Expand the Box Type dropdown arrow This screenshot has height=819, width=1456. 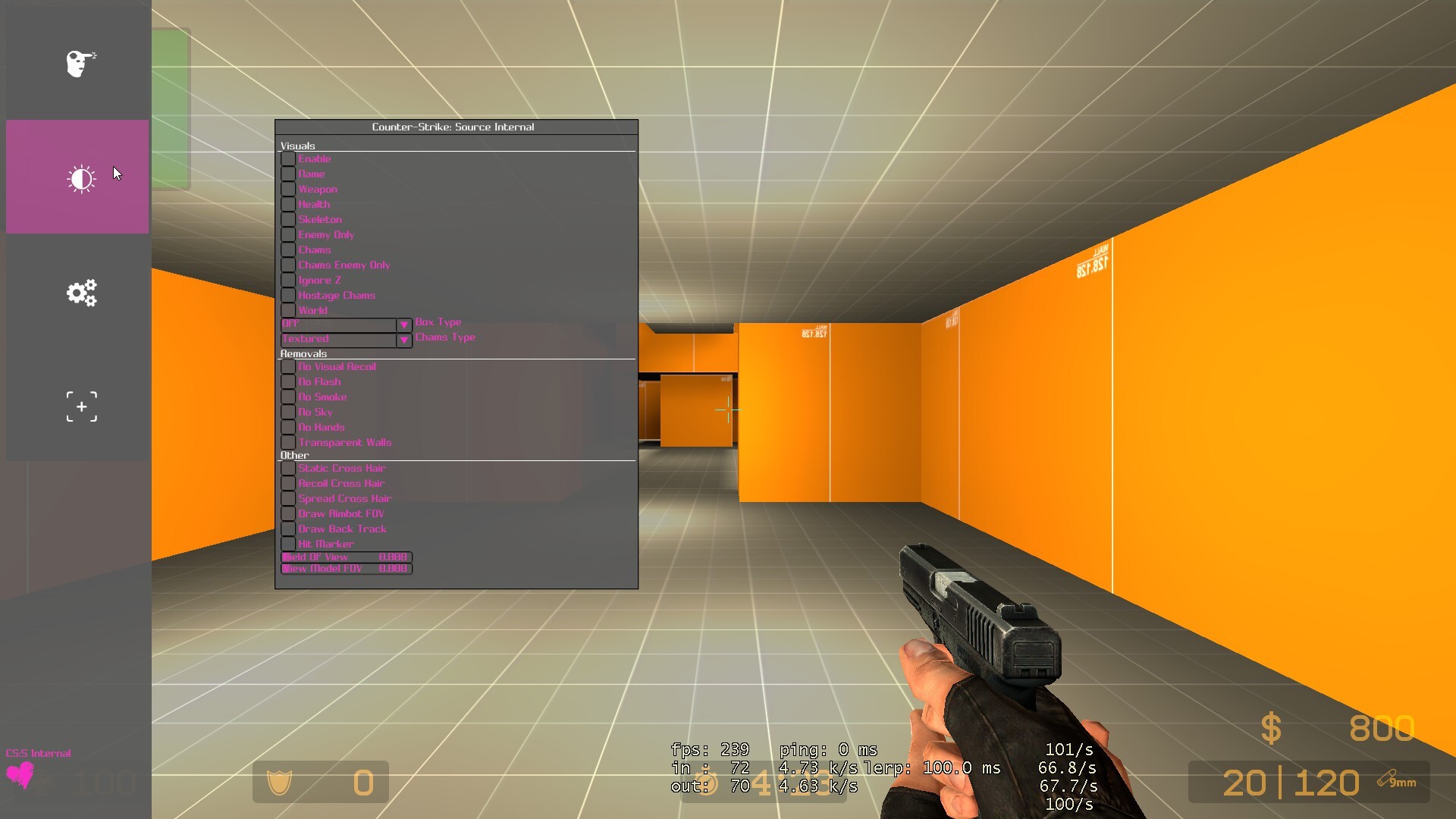tap(404, 325)
